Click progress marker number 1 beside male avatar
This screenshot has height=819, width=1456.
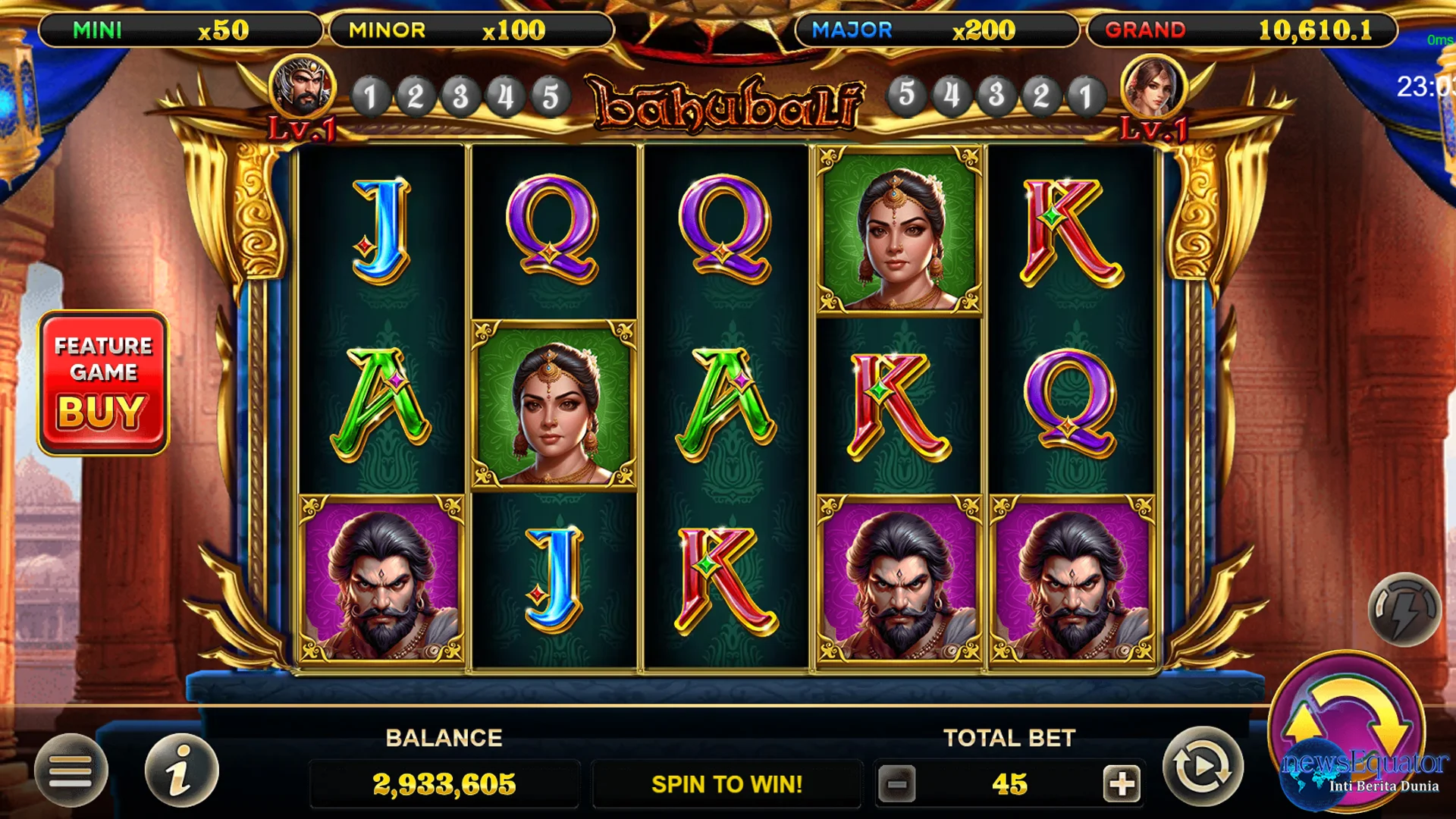pyautogui.click(x=371, y=96)
